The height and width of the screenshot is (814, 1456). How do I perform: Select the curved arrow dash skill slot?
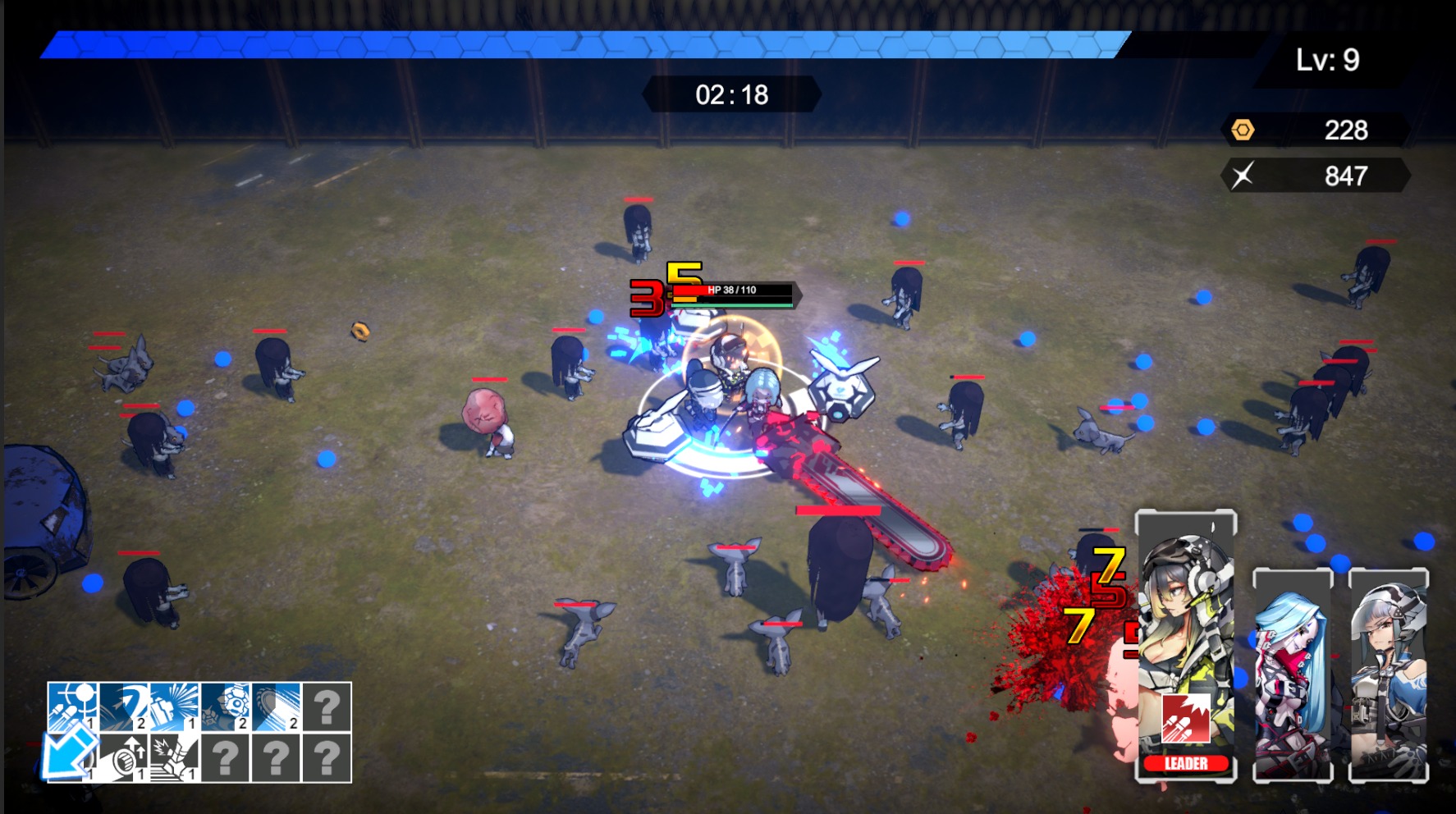pyautogui.click(x=124, y=707)
